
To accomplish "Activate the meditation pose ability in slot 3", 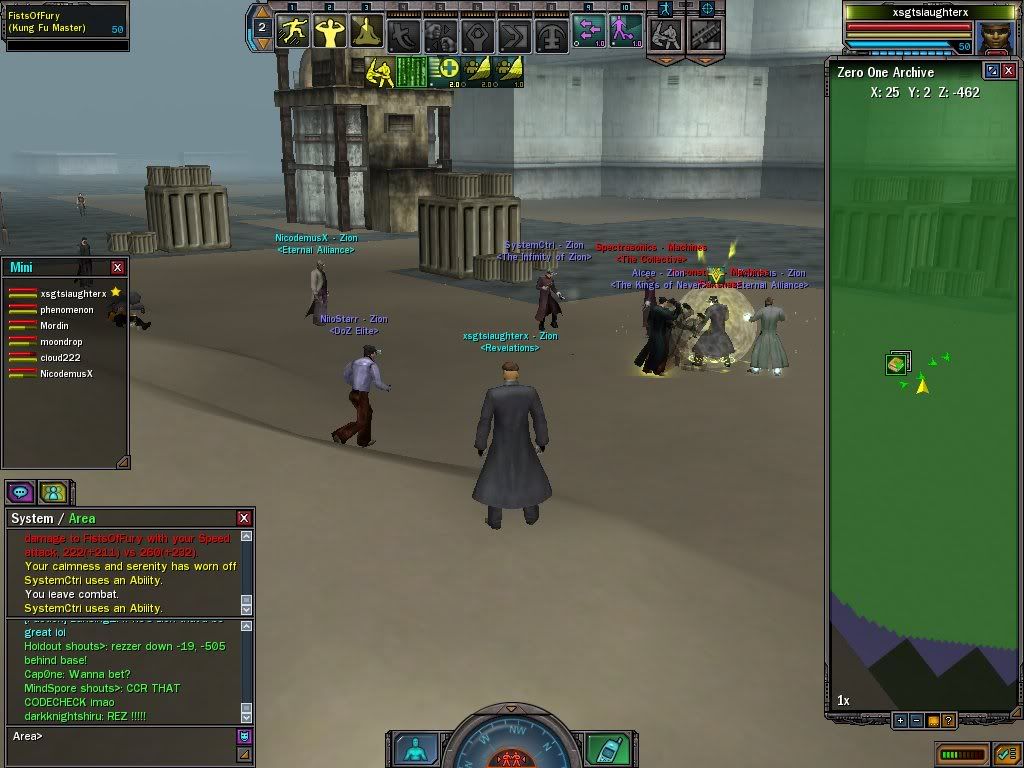I will 367,32.
